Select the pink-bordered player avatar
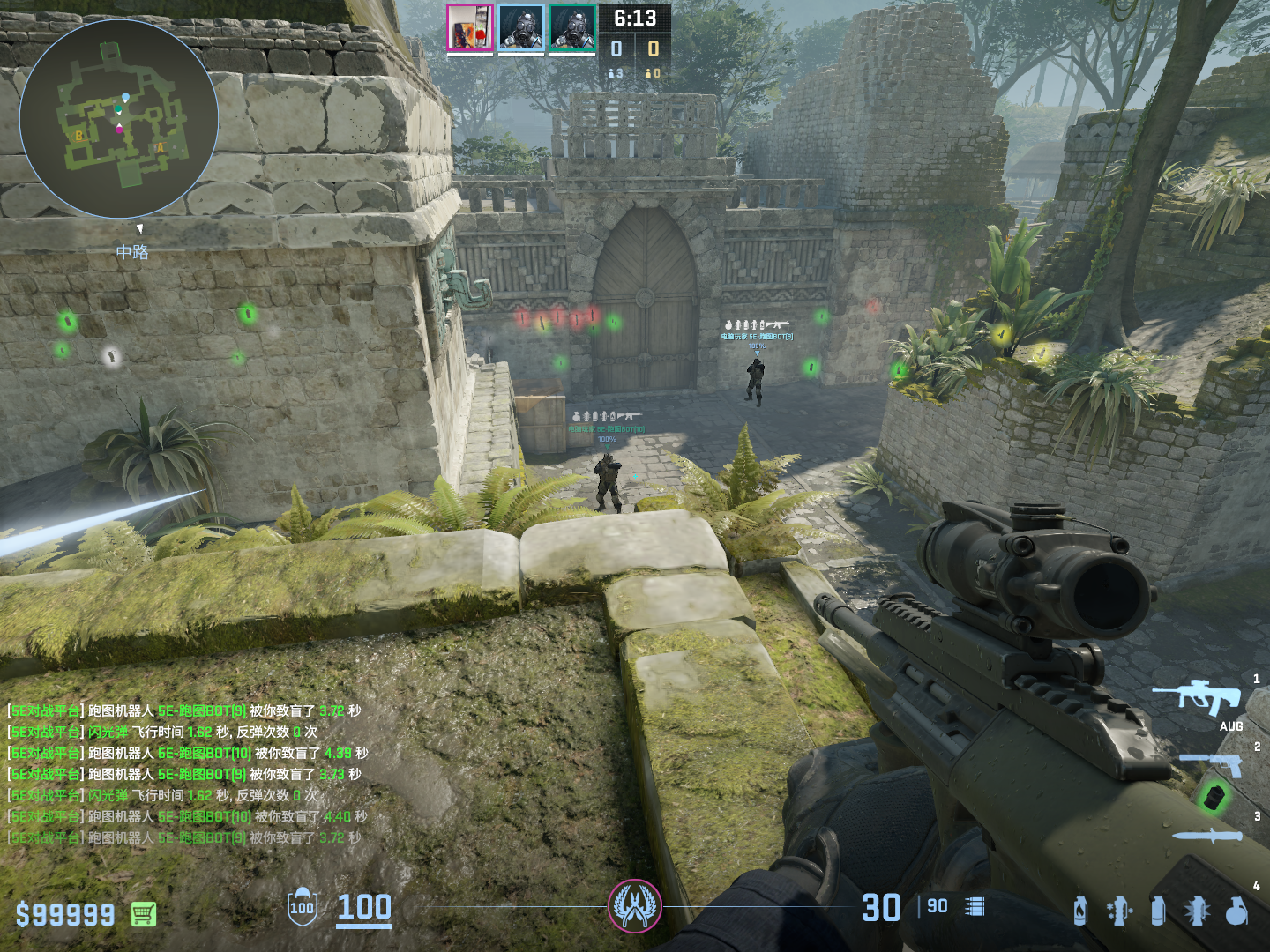This screenshot has width=1270, height=952. [469, 28]
